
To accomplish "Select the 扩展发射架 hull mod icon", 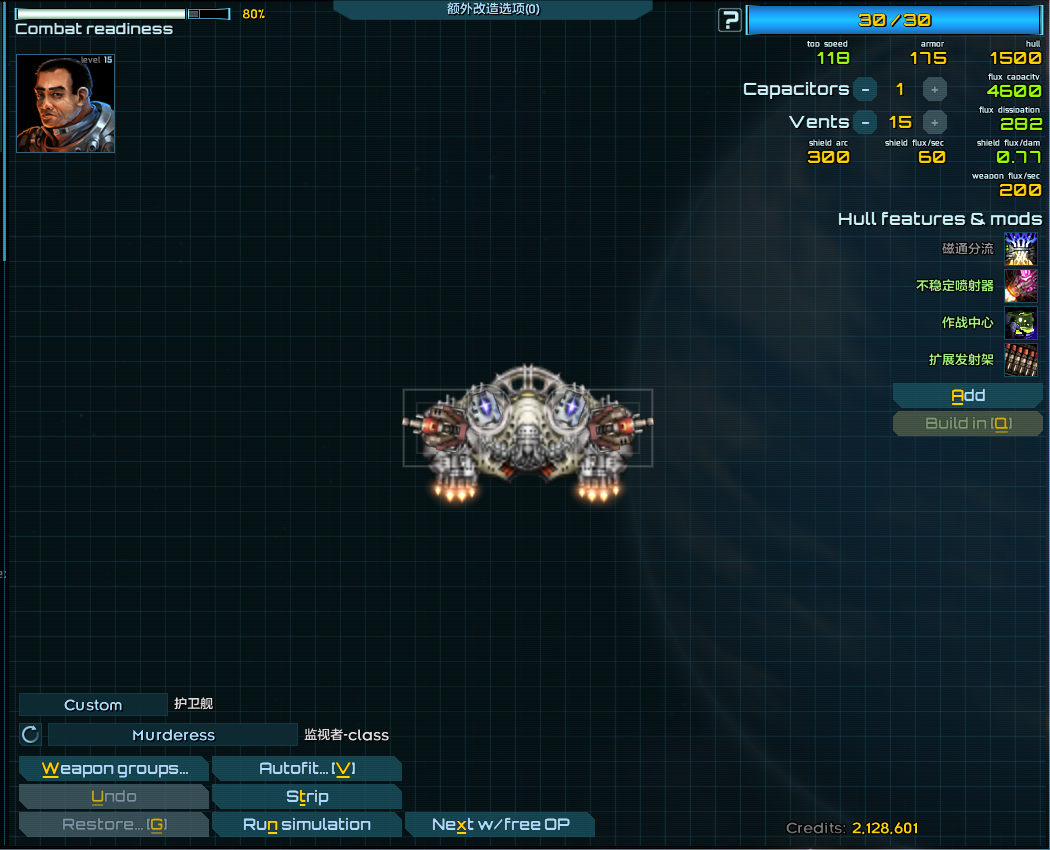I will point(1021,360).
